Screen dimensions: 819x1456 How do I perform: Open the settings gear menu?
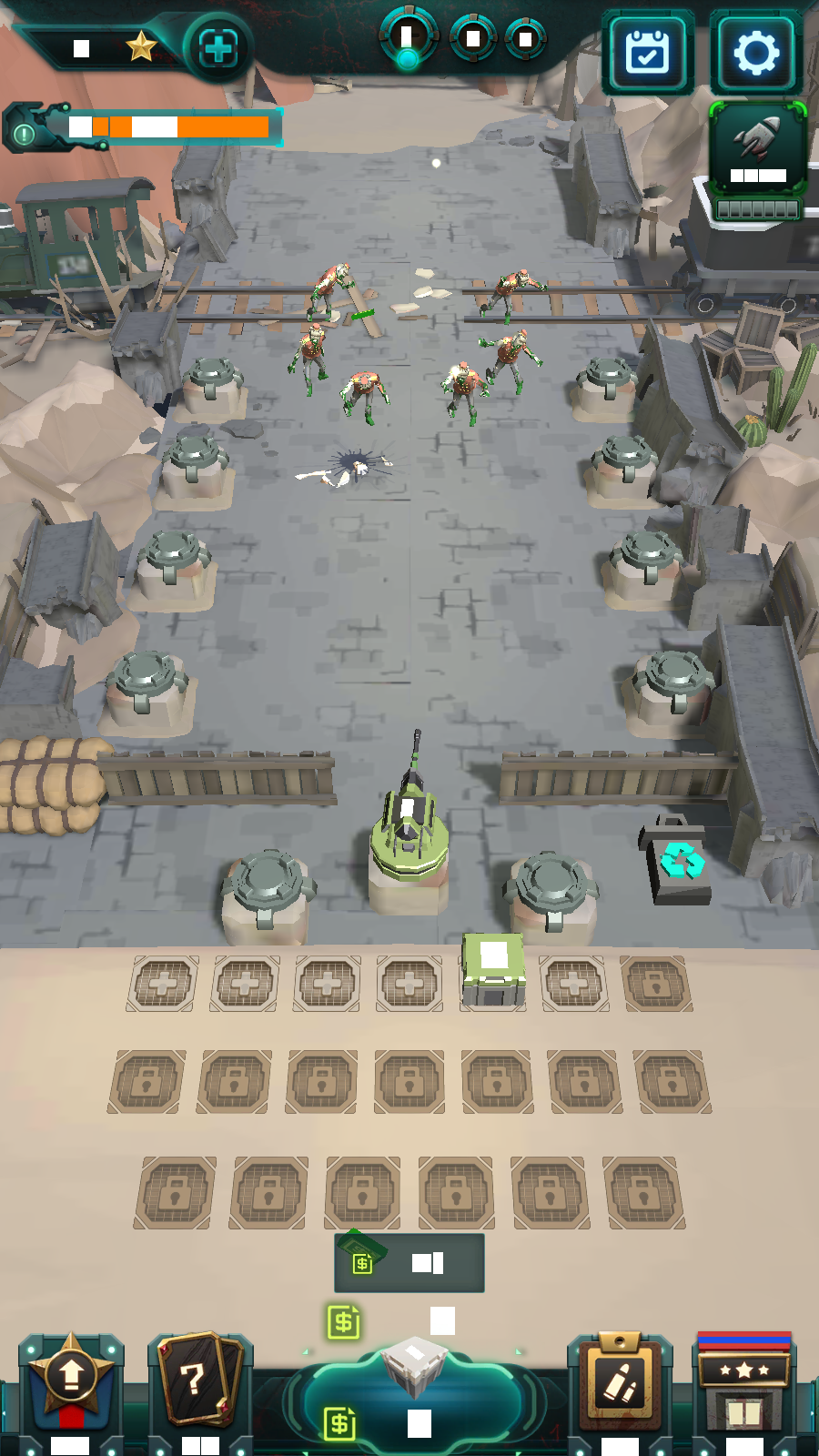[756, 54]
